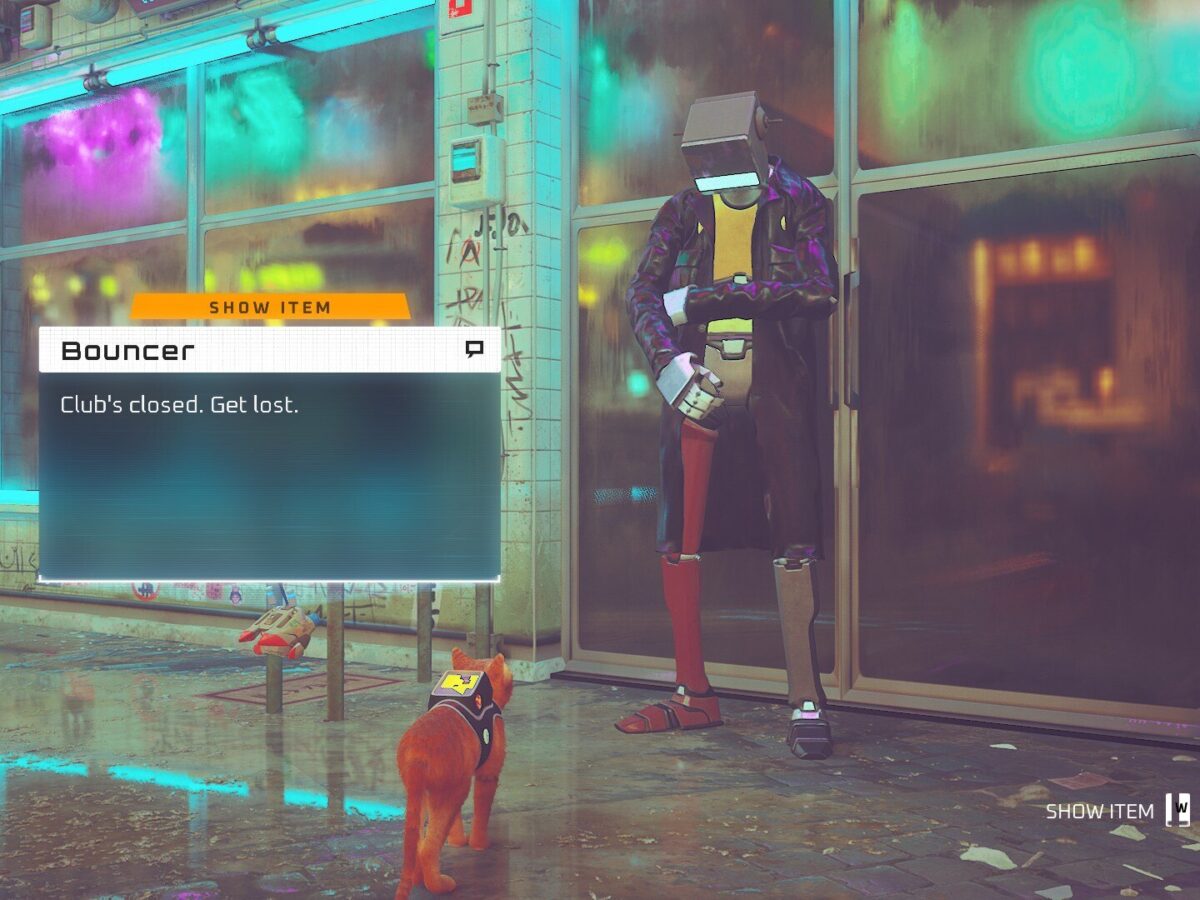Image resolution: width=1200 pixels, height=900 pixels.
Task: Click the speech bubble icon beside Bouncer
Action: pyautogui.click(x=474, y=349)
